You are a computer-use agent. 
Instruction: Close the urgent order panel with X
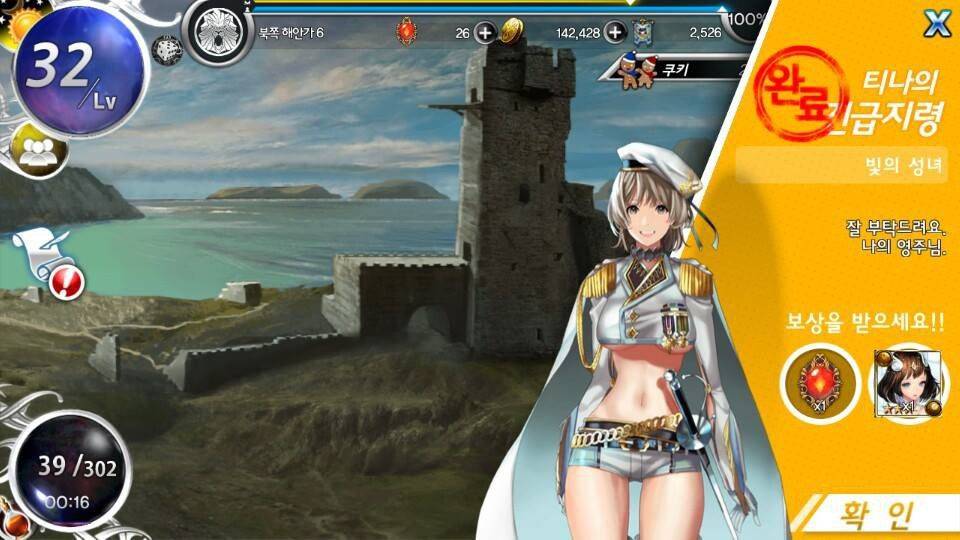click(x=936, y=24)
